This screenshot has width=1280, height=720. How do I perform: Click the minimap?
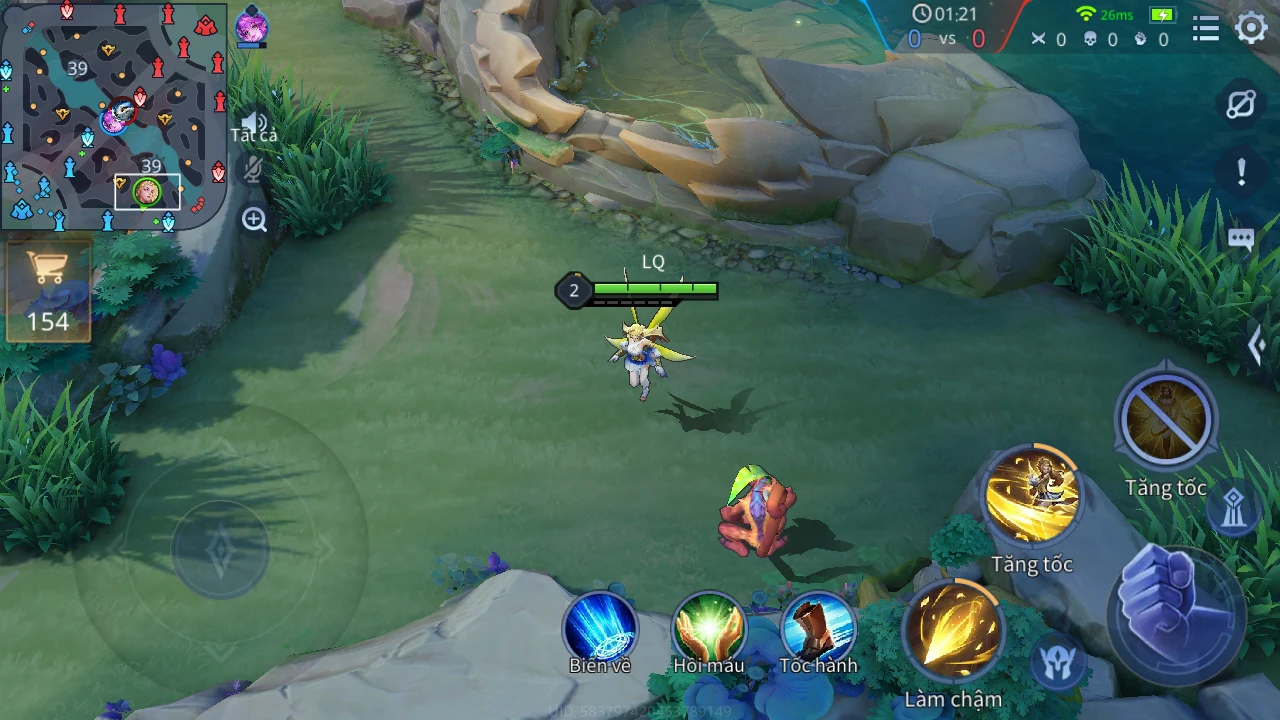tap(113, 116)
